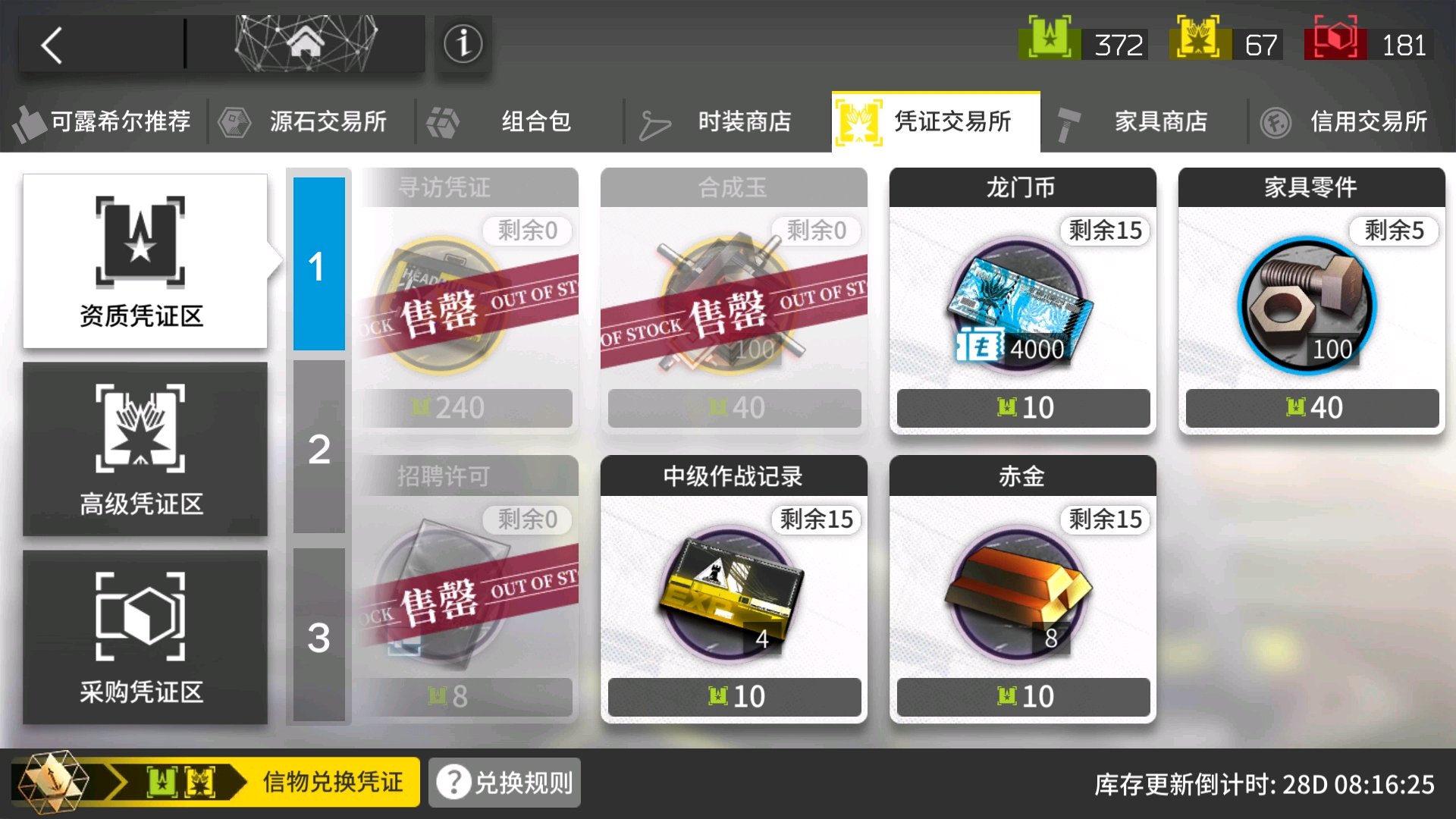1456x819 pixels.
Task: Select the 采购凭证区 panel icon
Action: click(x=144, y=641)
